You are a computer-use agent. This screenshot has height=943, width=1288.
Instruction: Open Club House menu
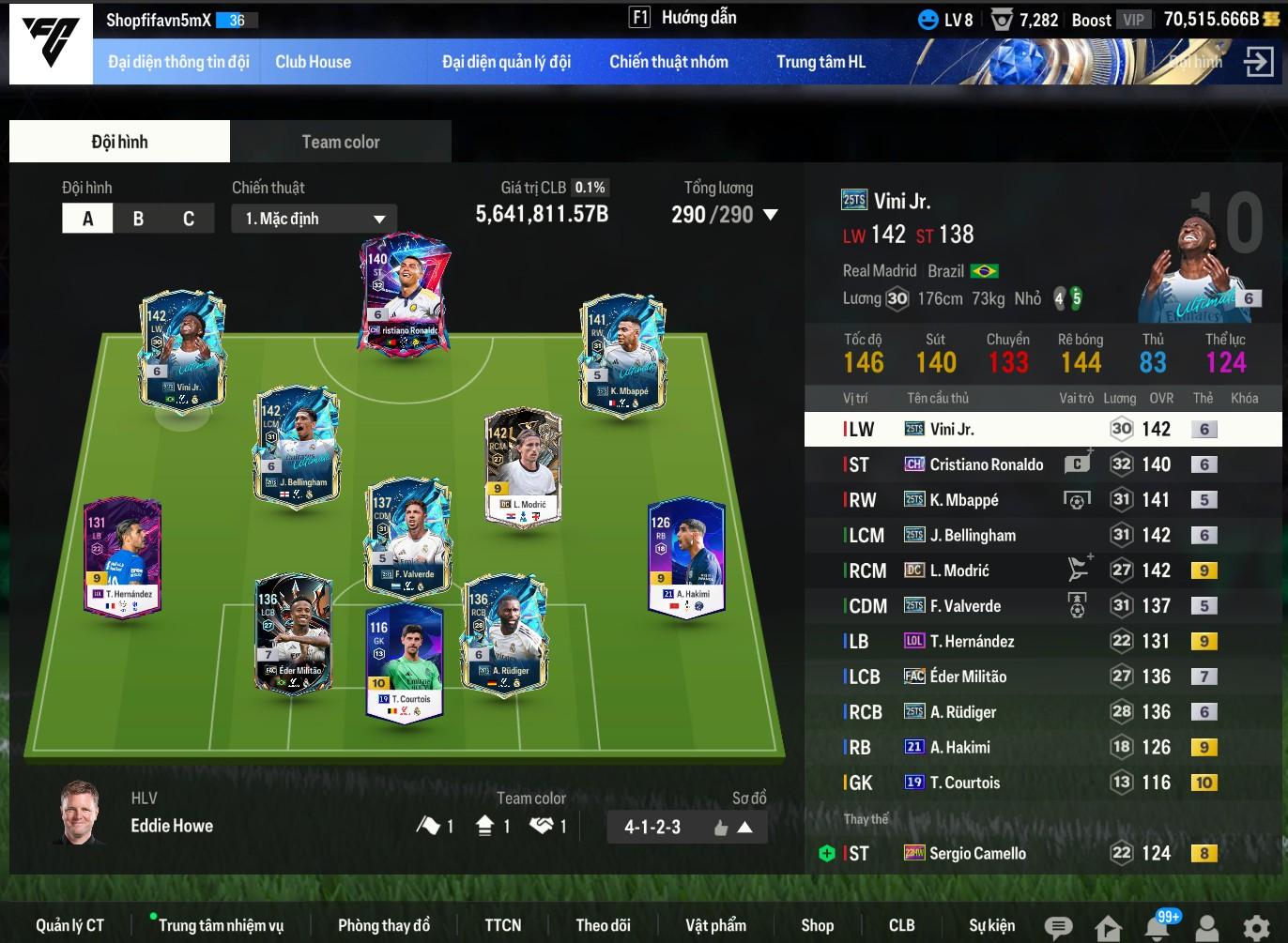(x=313, y=62)
